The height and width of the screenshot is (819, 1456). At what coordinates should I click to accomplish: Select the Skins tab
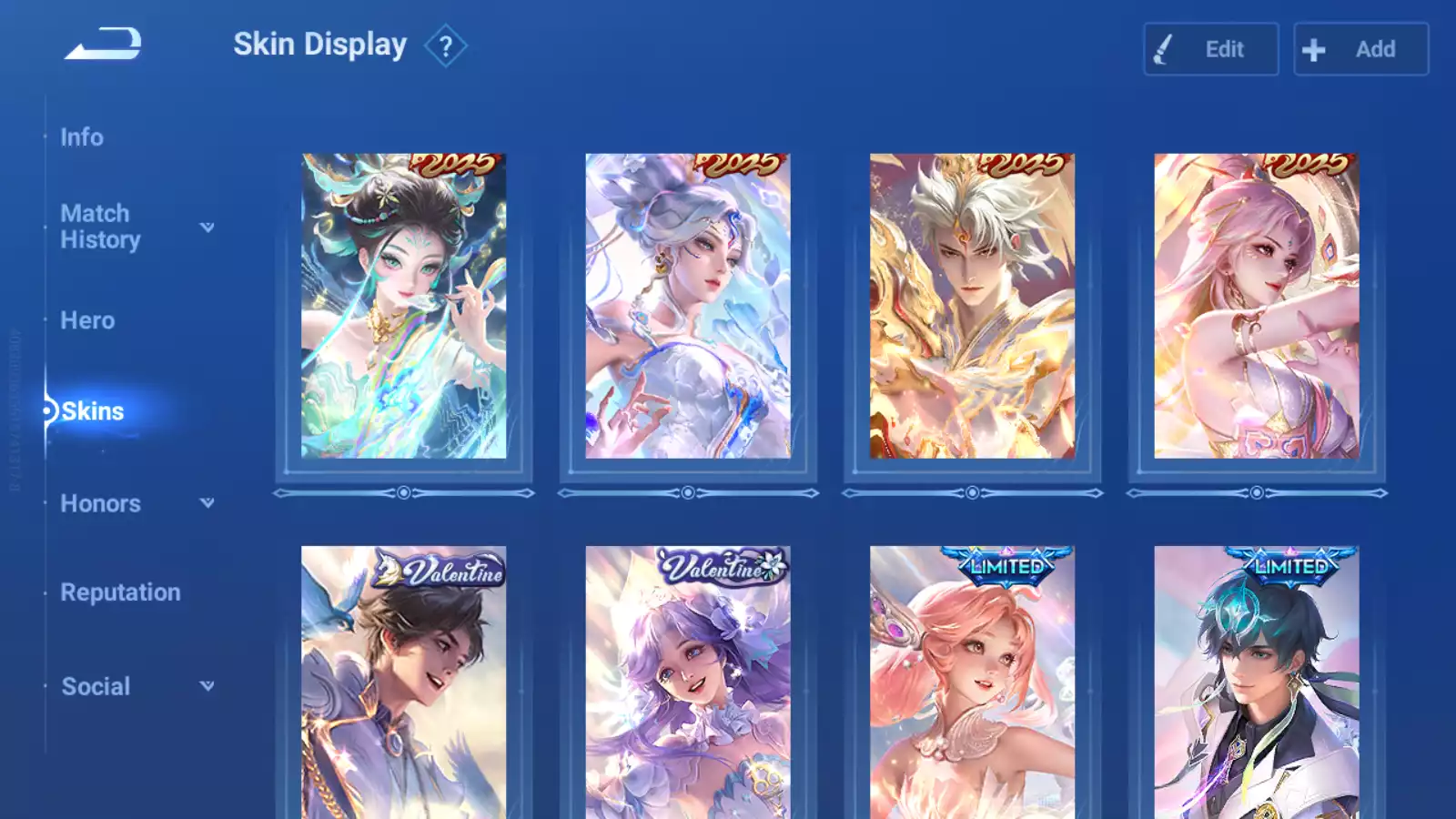(x=93, y=411)
